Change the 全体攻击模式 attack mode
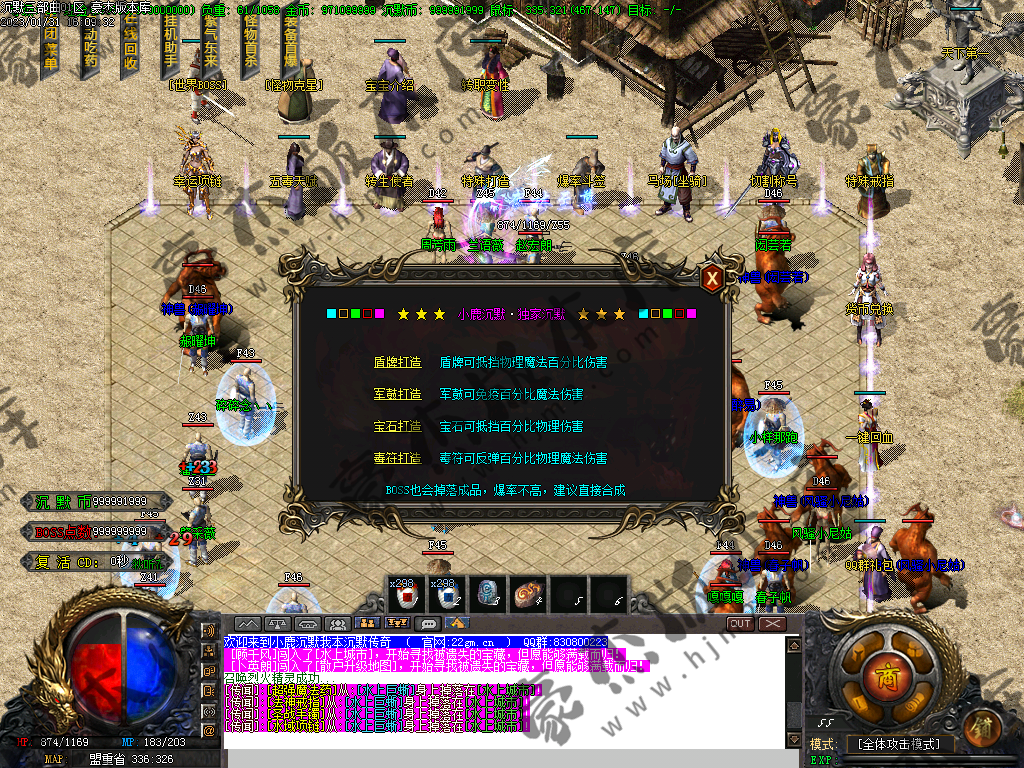 click(x=896, y=744)
